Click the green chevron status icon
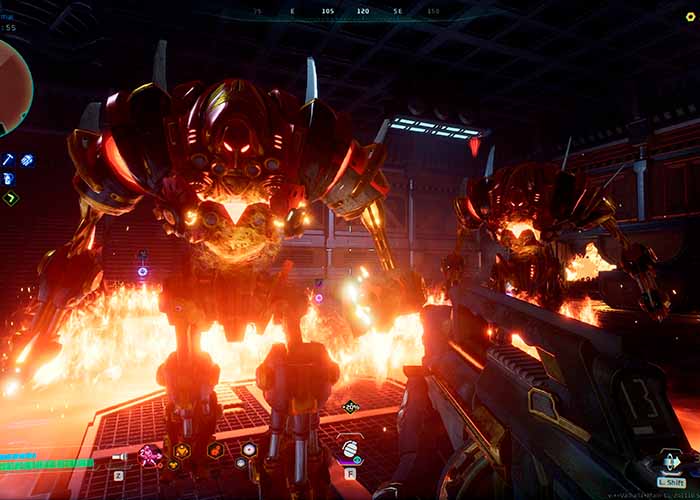 pos(10,198)
